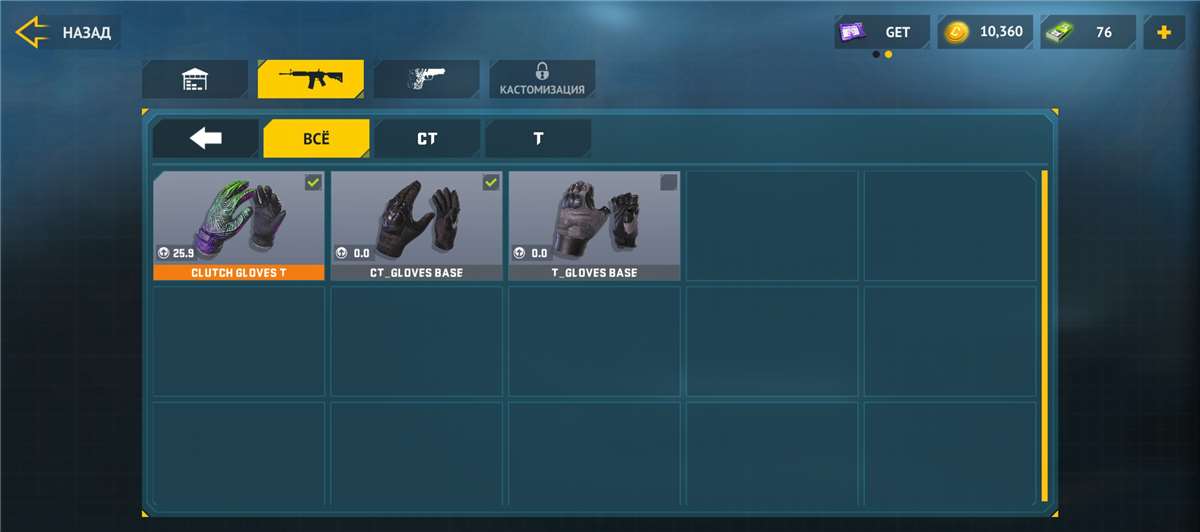Screen dimensions: 1200x532
Task: Toggle the checkbox on Clutch Gloves T
Action: (313, 182)
